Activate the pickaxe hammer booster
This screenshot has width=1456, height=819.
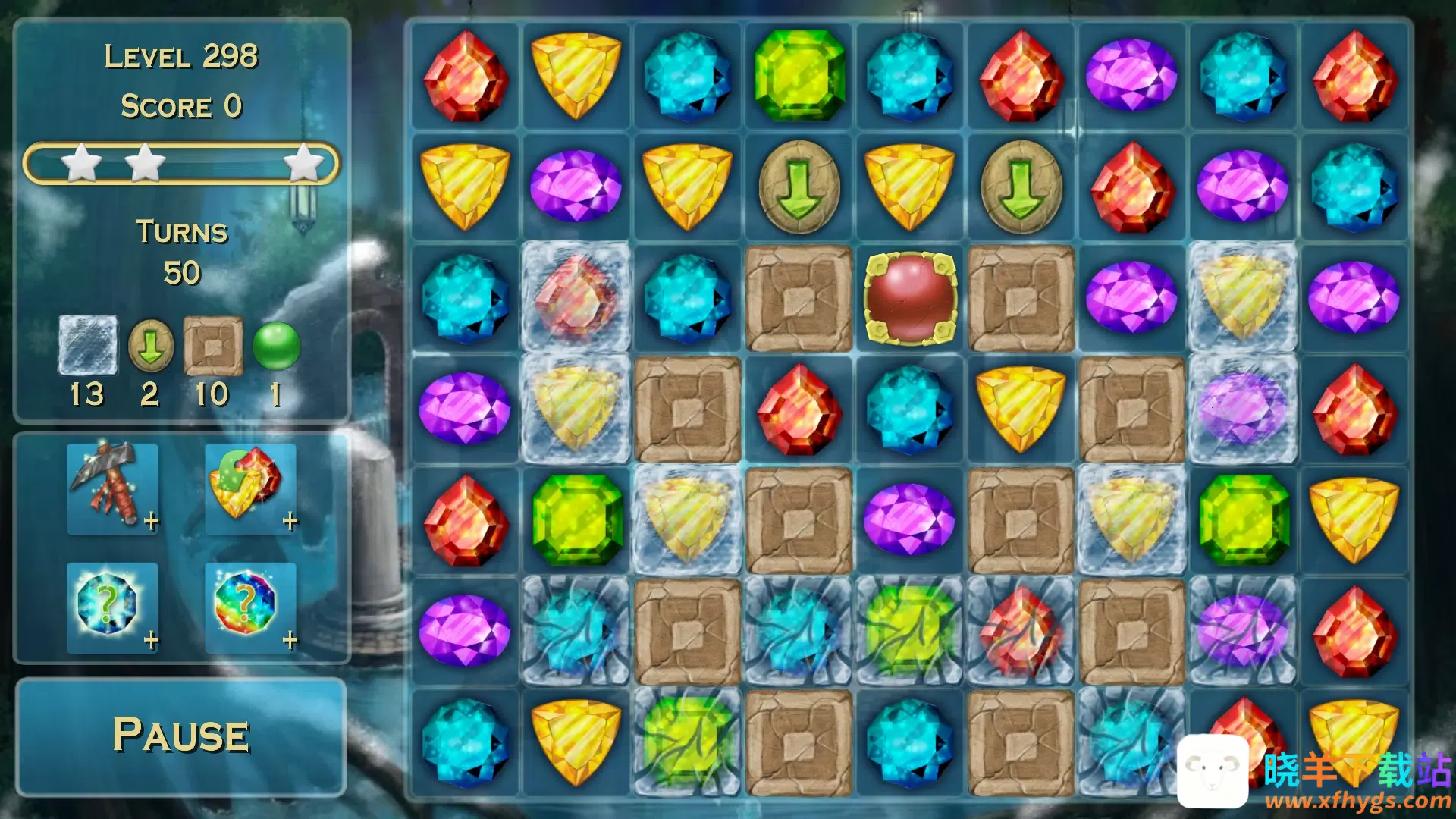112,488
